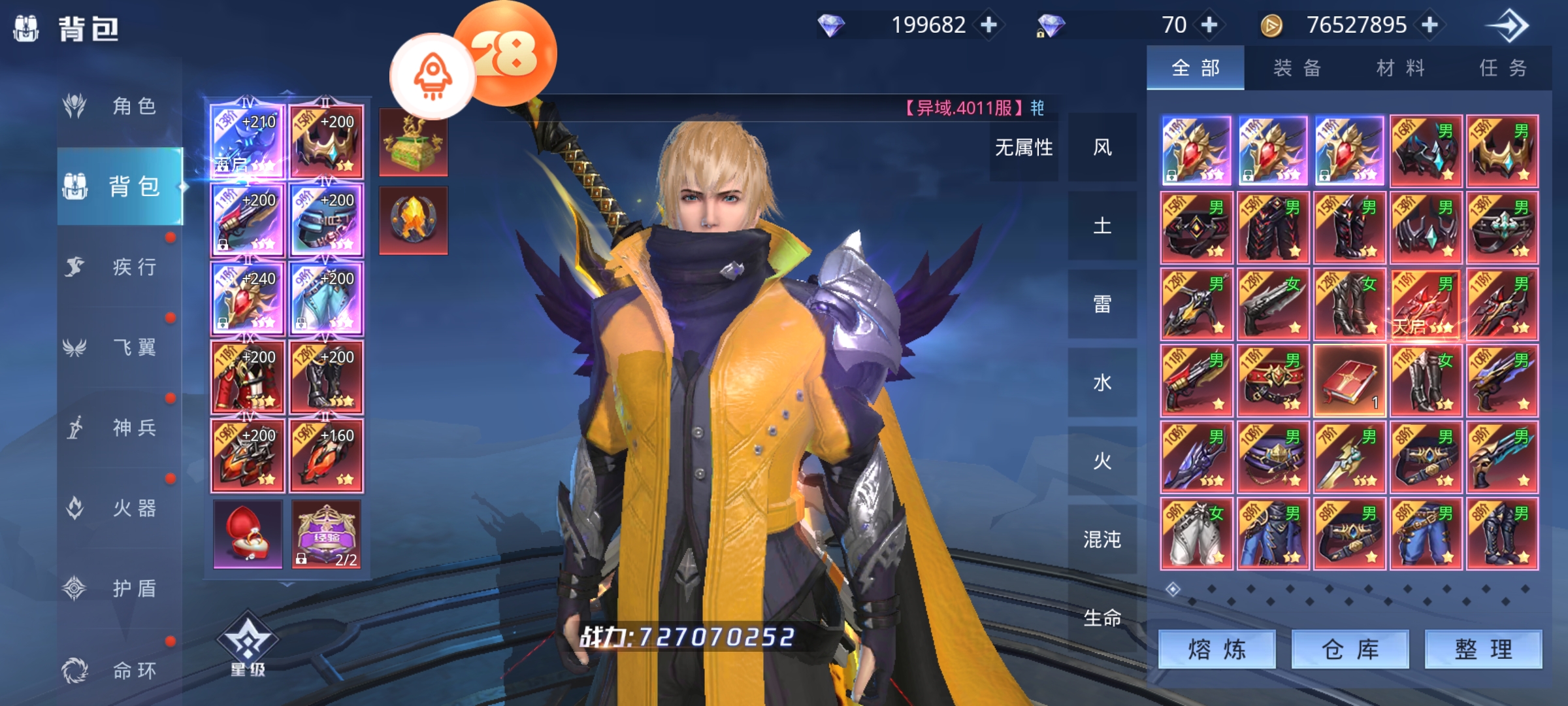Choose the 混沌 chaos element

1102,539
